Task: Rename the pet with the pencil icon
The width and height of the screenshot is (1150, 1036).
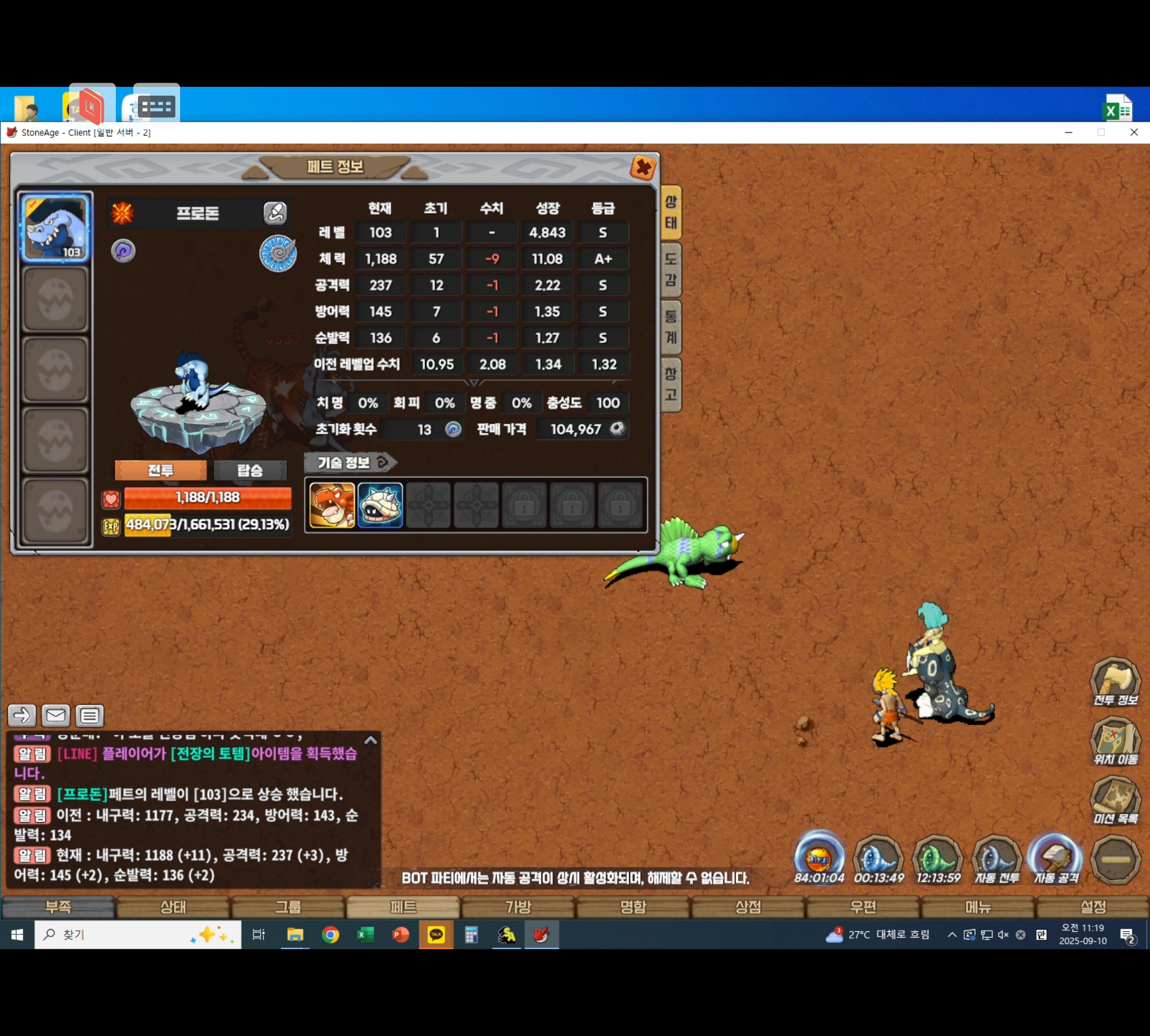Action: 275,213
